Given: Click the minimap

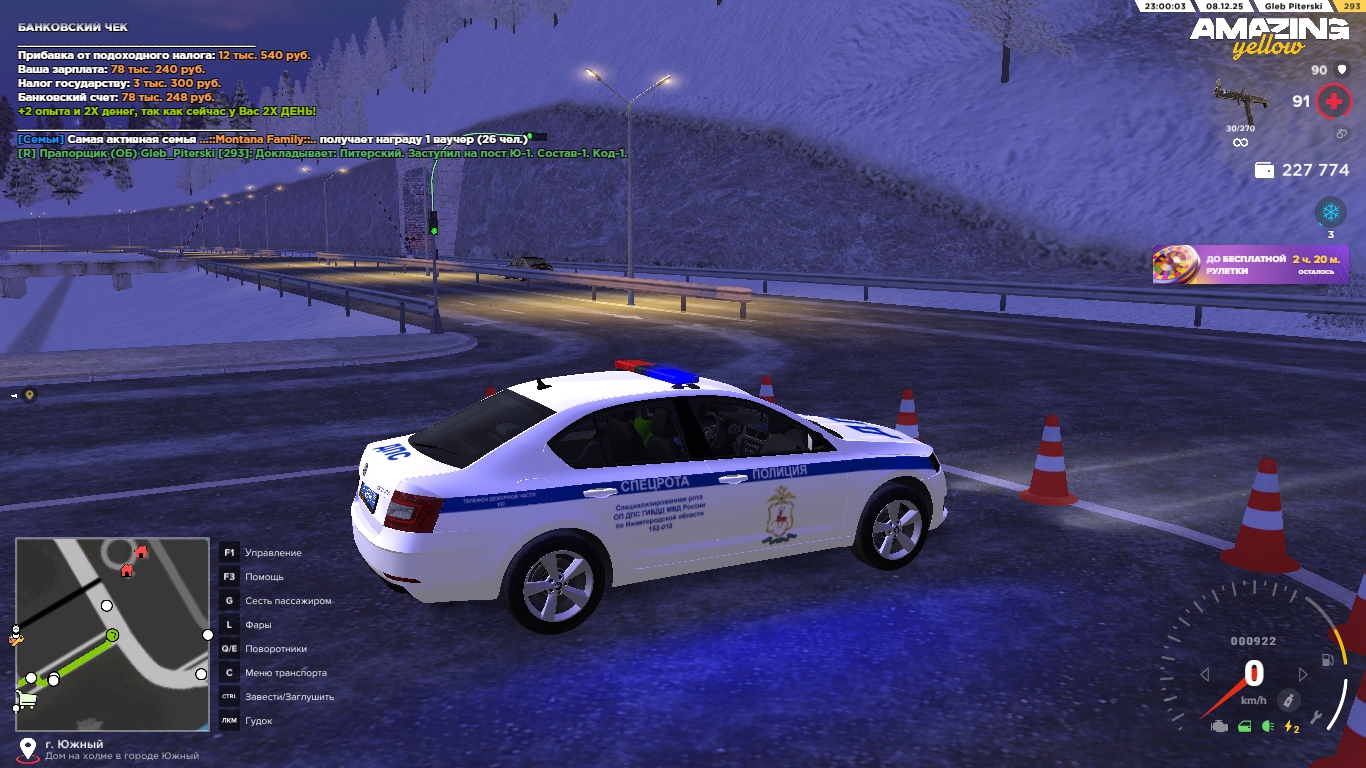Looking at the screenshot, I should [112, 634].
